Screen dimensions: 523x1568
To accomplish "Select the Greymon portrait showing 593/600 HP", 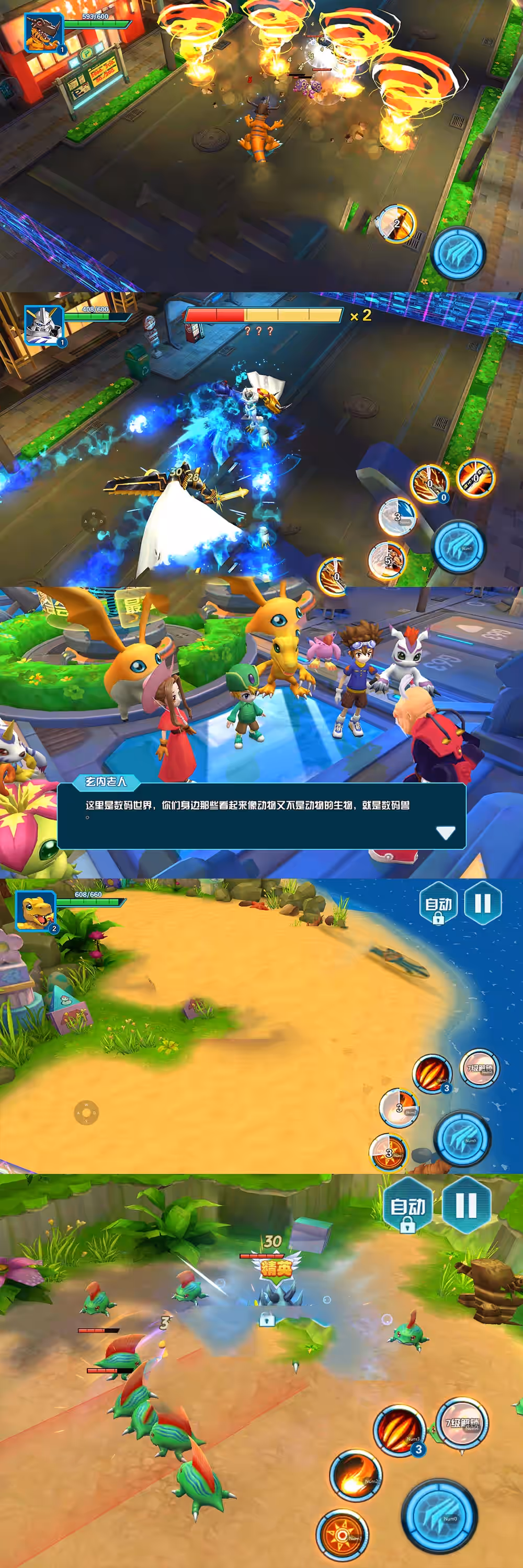I will click(x=43, y=32).
